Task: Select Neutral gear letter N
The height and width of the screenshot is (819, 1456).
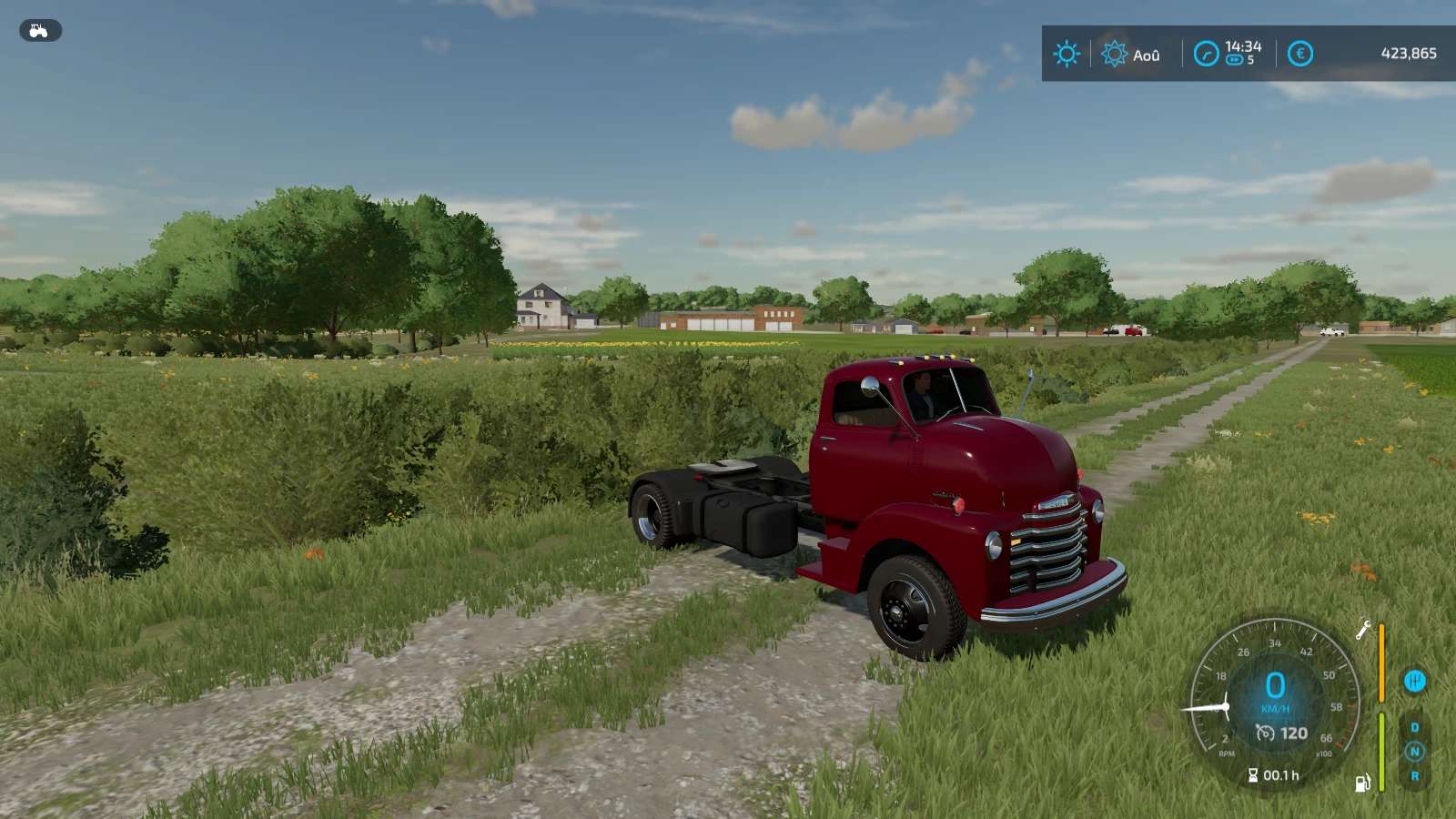Action: pos(1414,752)
